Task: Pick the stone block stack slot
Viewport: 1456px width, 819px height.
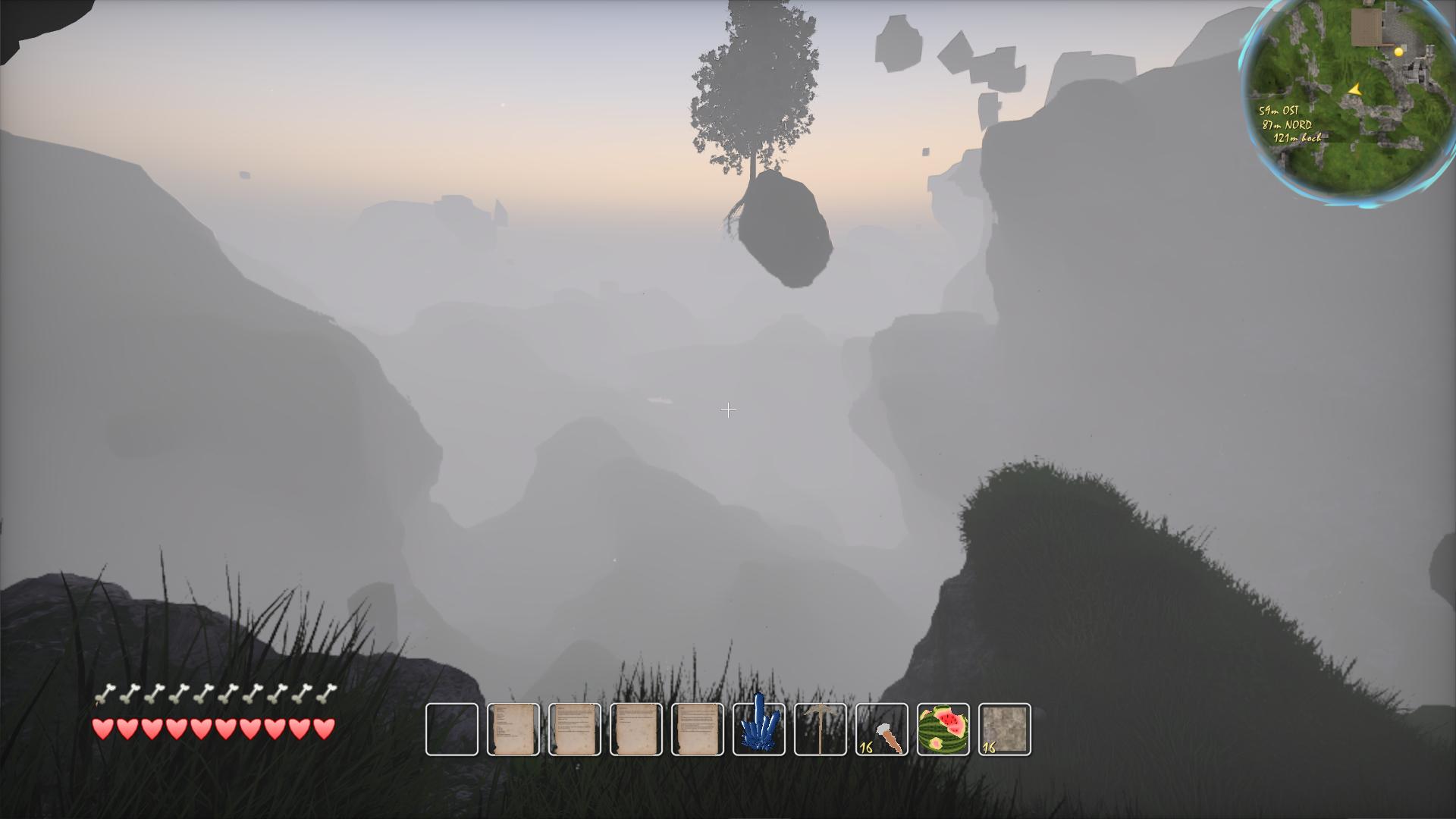Action: [x=1005, y=730]
